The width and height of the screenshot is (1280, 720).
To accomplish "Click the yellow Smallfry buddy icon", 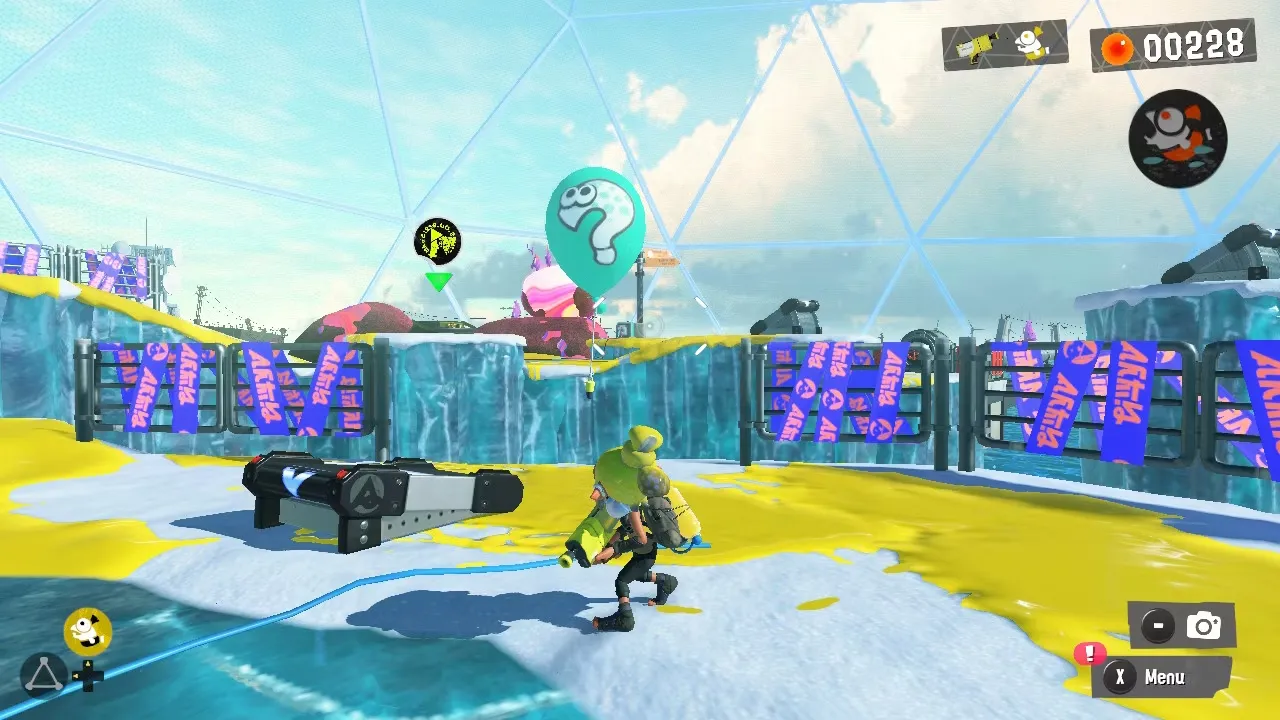I will 87,631.
